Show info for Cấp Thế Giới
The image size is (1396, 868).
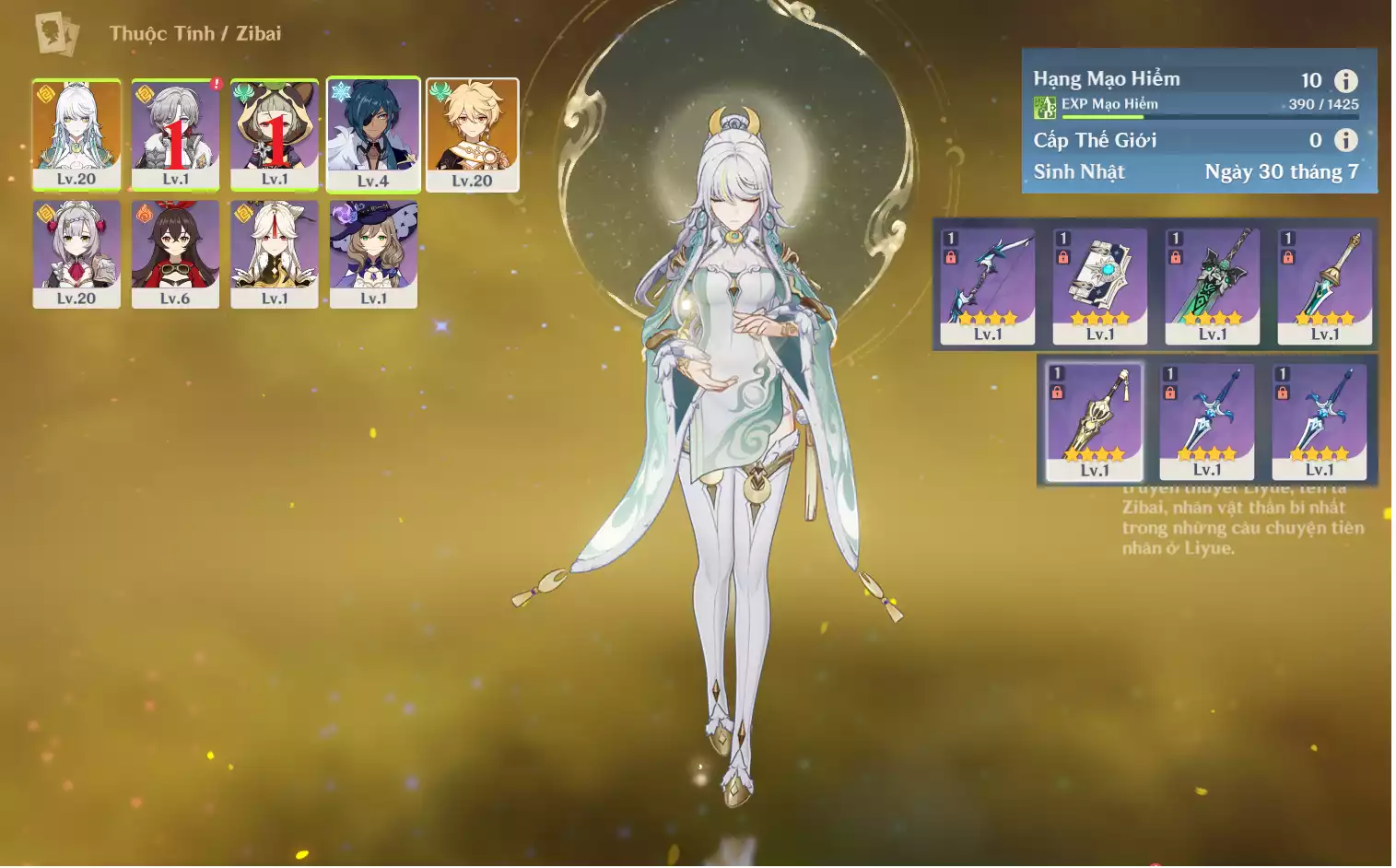pyautogui.click(x=1346, y=140)
